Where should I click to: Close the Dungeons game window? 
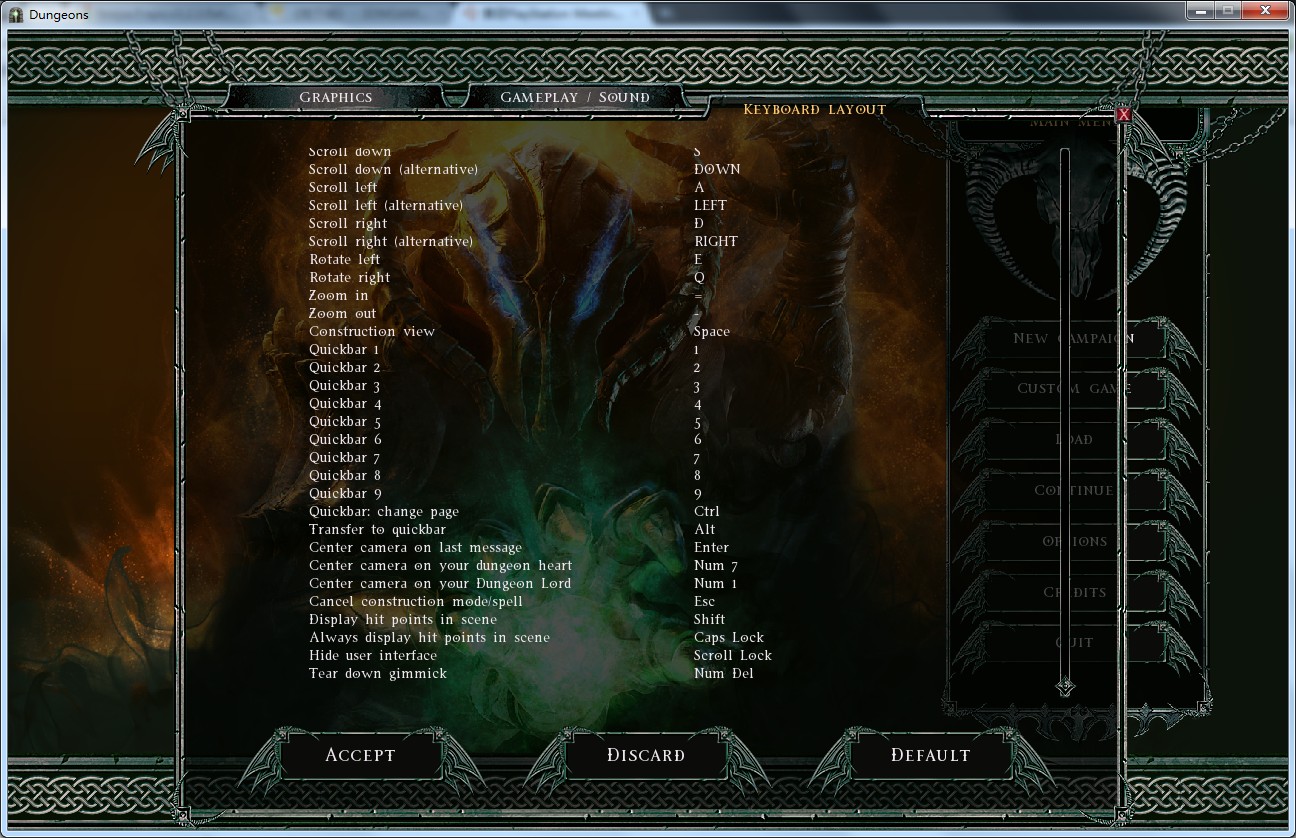pyautogui.click(x=1265, y=10)
